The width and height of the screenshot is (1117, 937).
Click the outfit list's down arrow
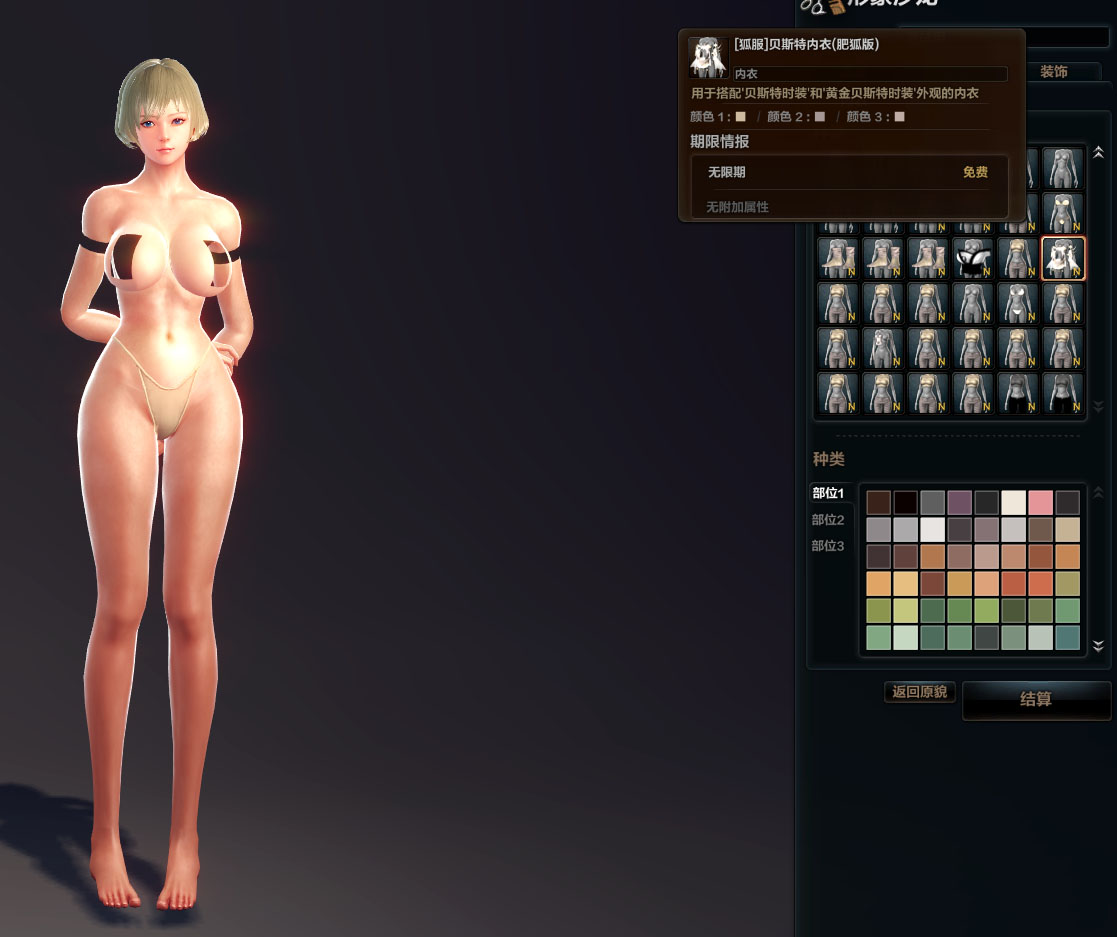pyautogui.click(x=1098, y=407)
